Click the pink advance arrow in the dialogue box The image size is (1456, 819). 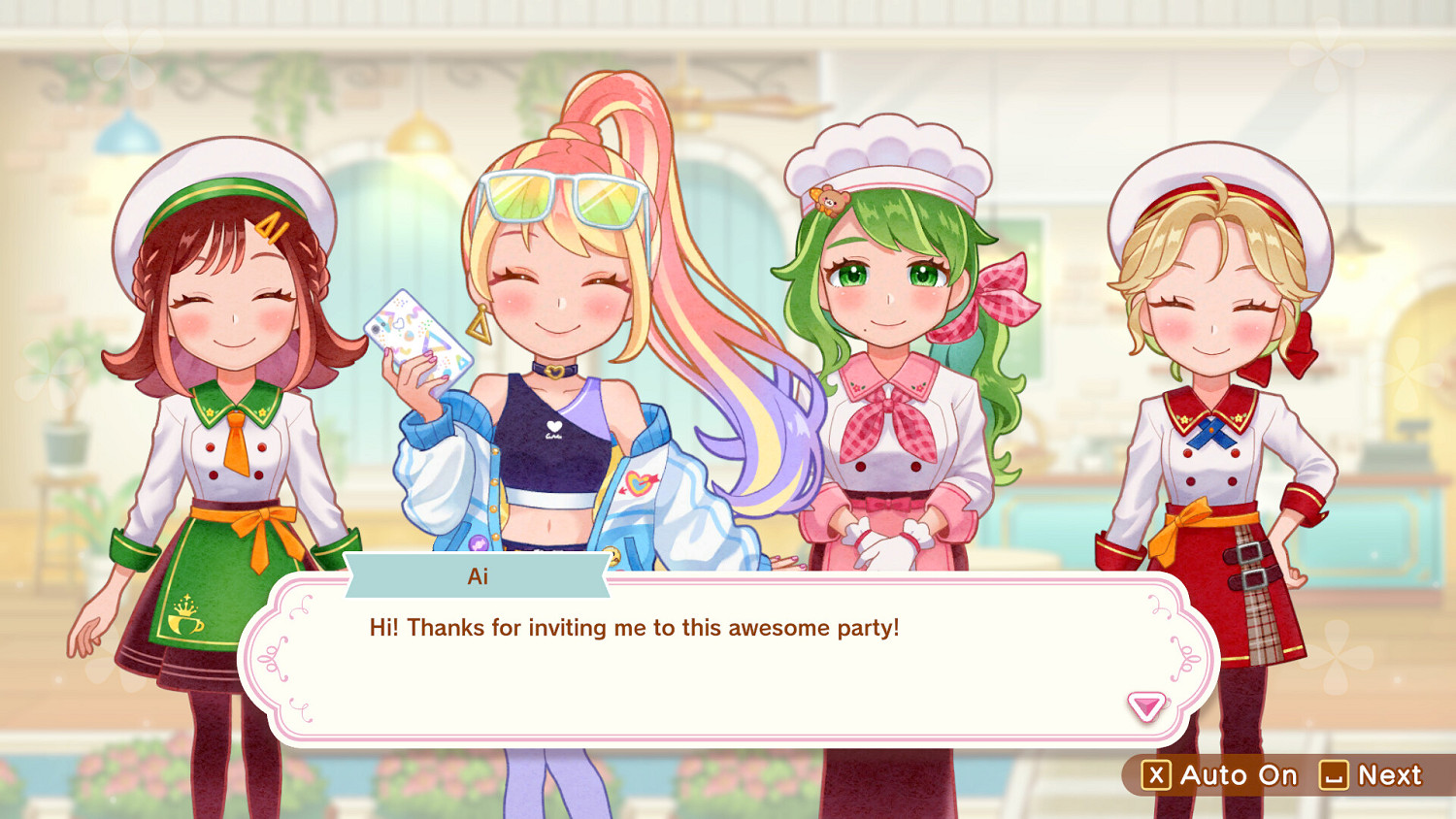1147,708
